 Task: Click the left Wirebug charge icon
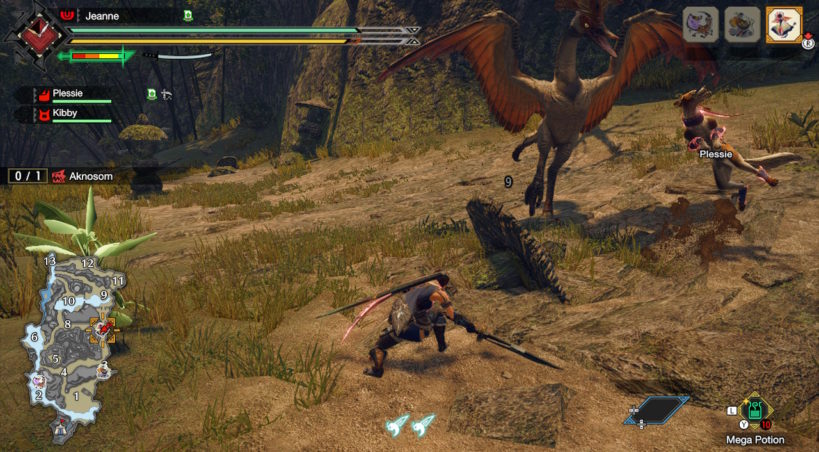pyautogui.click(x=398, y=424)
